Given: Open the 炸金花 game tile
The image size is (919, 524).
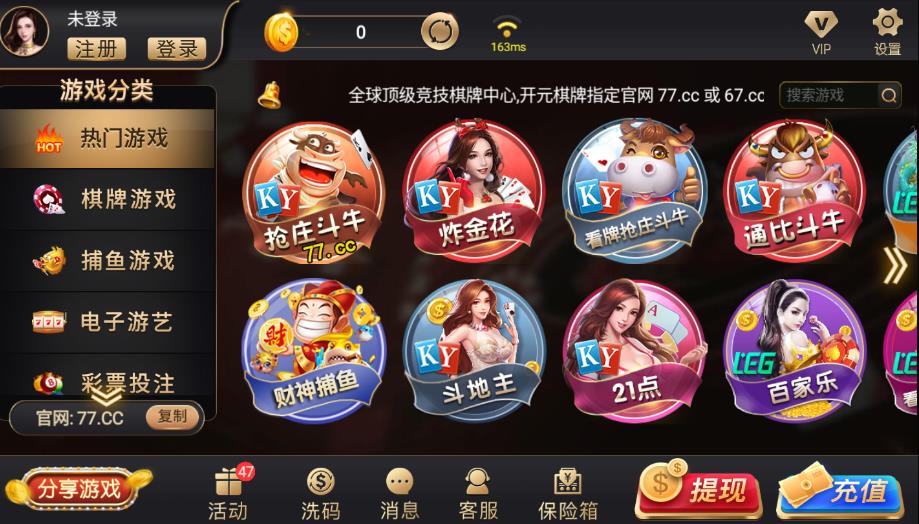Looking at the screenshot, I should [x=474, y=190].
